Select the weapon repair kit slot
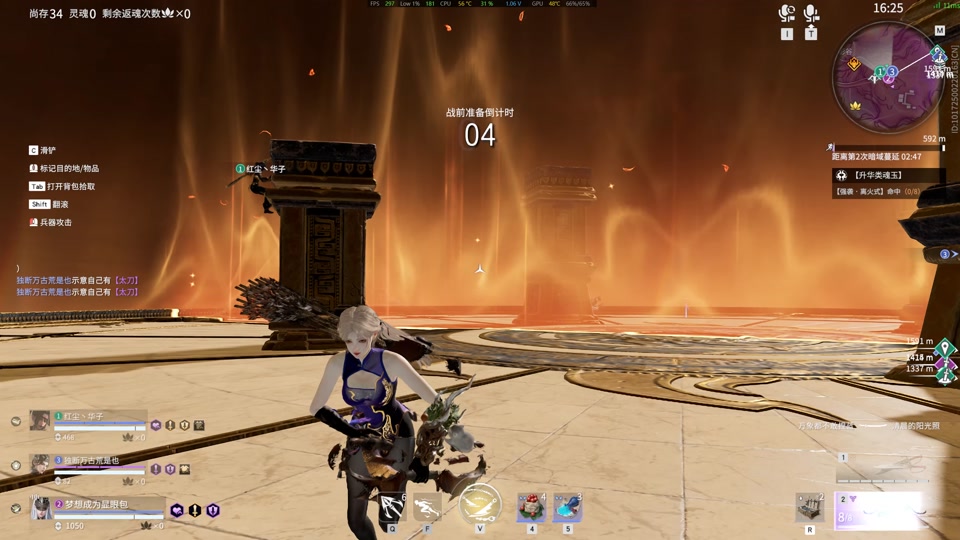Viewport: 960px width, 540px height. tap(810, 507)
